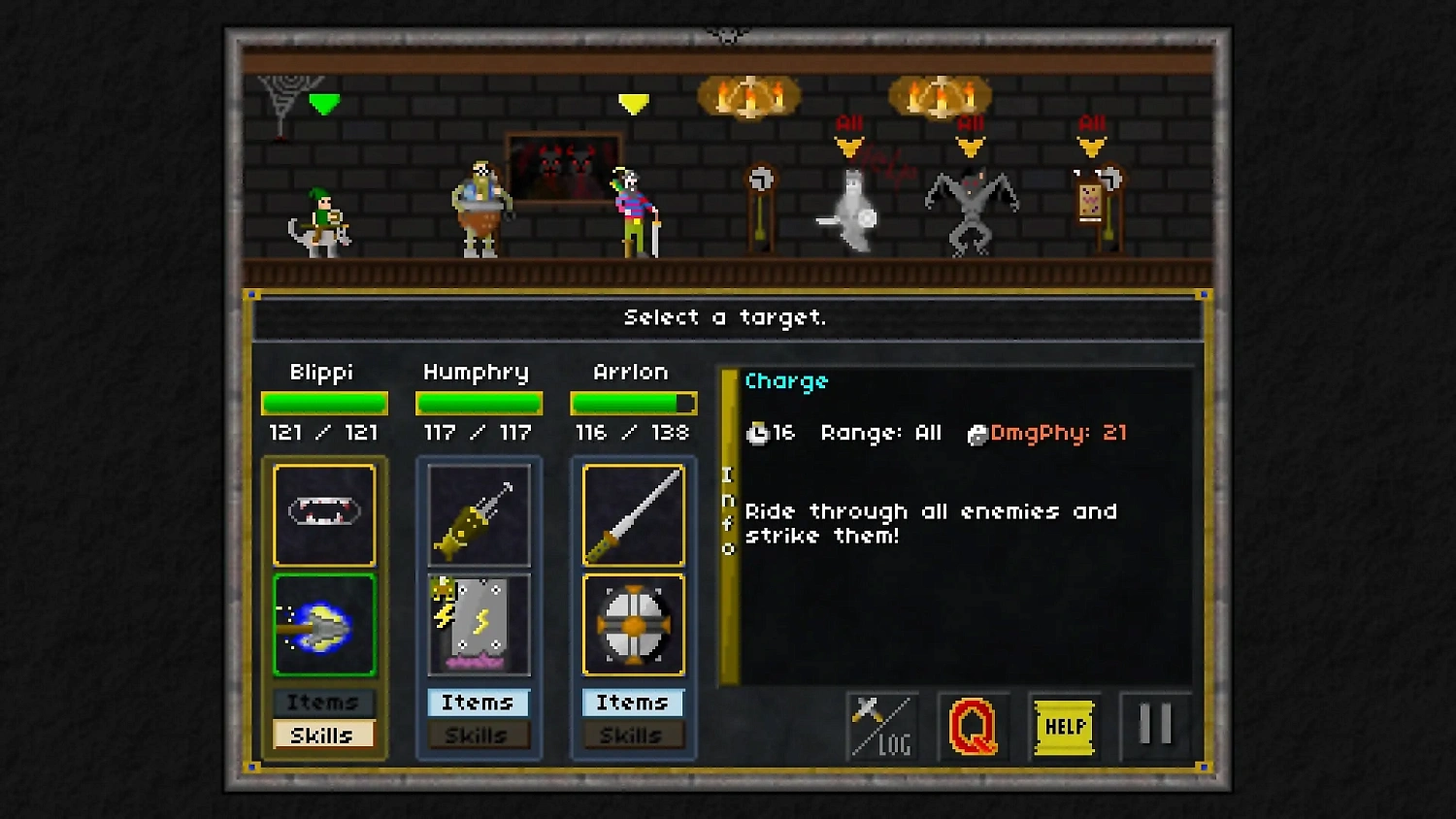The width and height of the screenshot is (1456, 819).
Task: Open the battle LOG with crossed swords
Action: (x=881, y=726)
